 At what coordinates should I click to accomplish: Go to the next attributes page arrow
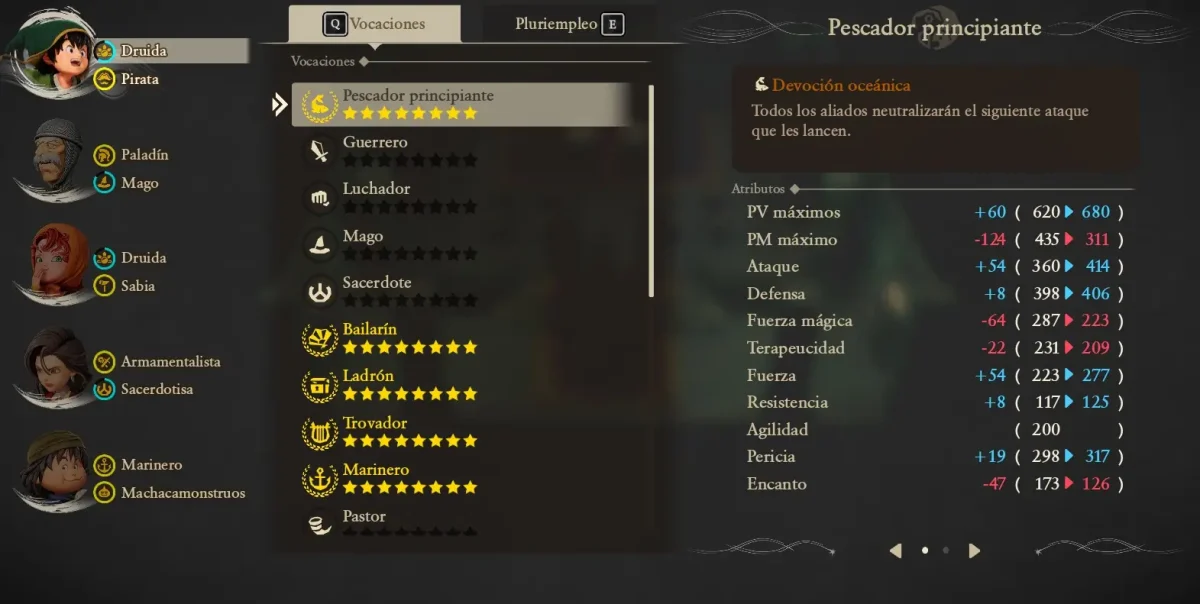[x=974, y=550]
